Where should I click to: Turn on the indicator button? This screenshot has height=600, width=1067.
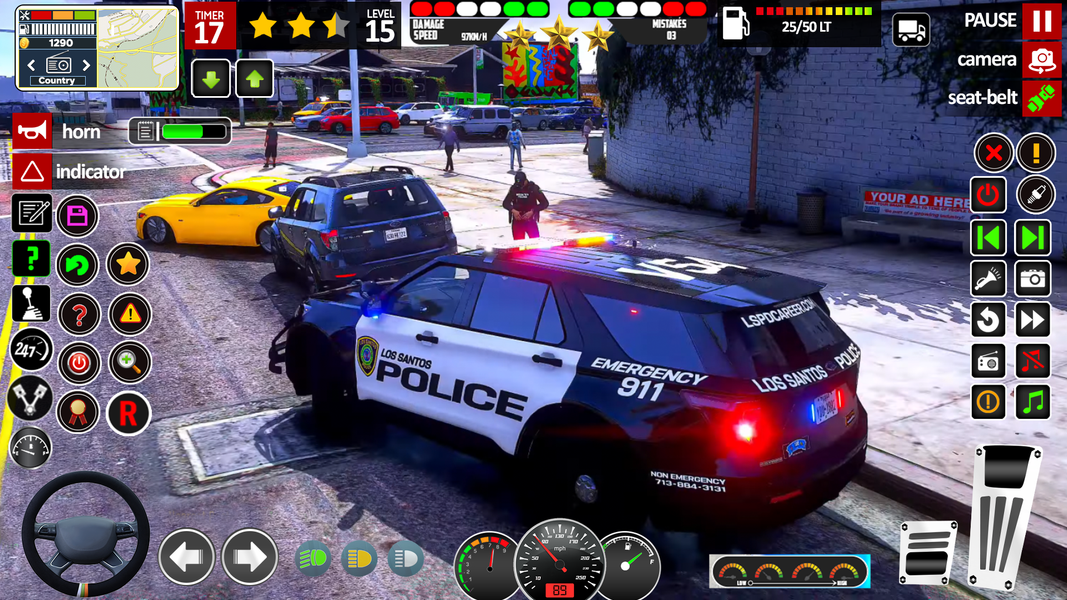pos(32,171)
